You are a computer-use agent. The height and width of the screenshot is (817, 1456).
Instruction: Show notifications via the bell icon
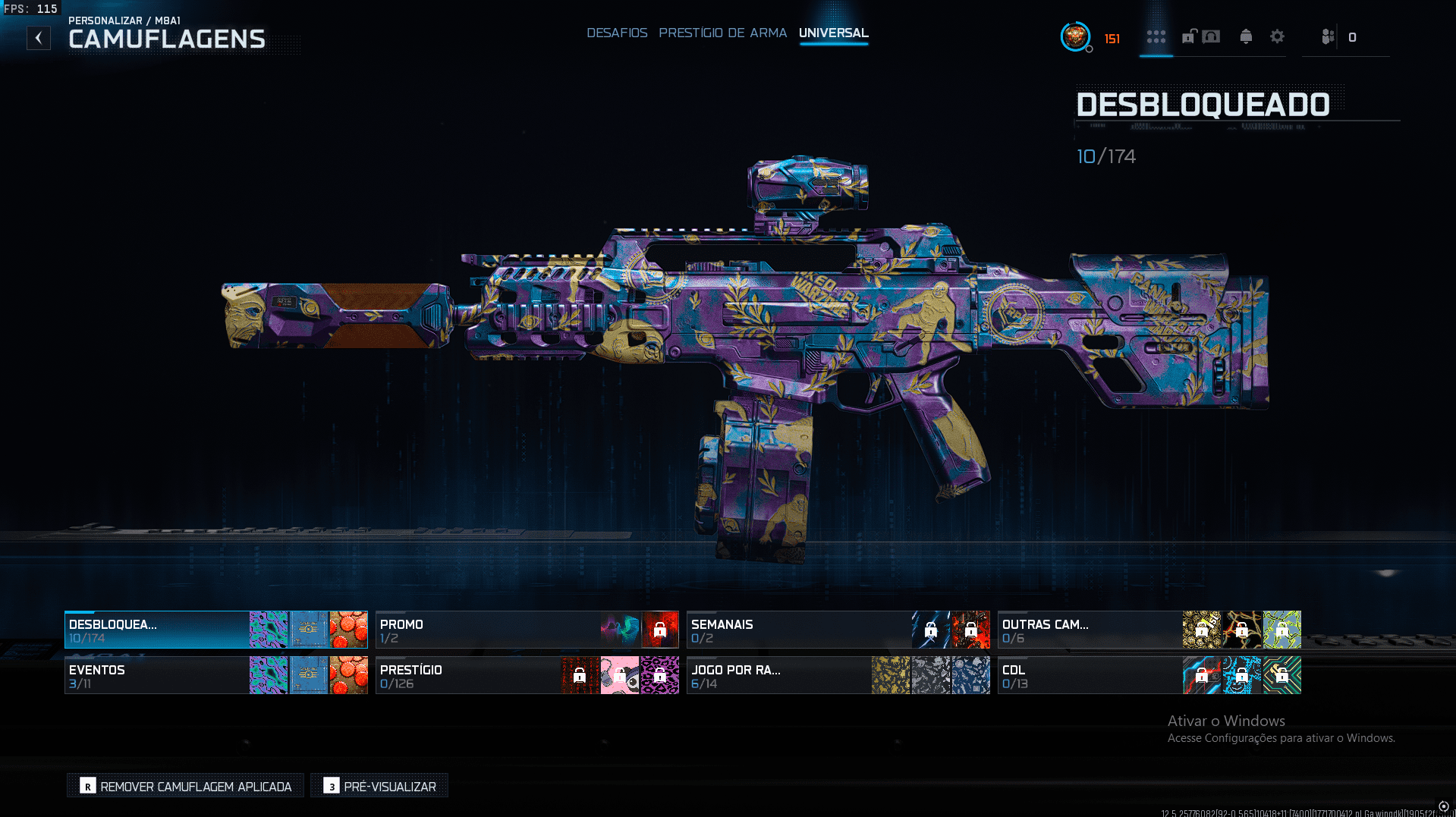pos(1245,37)
